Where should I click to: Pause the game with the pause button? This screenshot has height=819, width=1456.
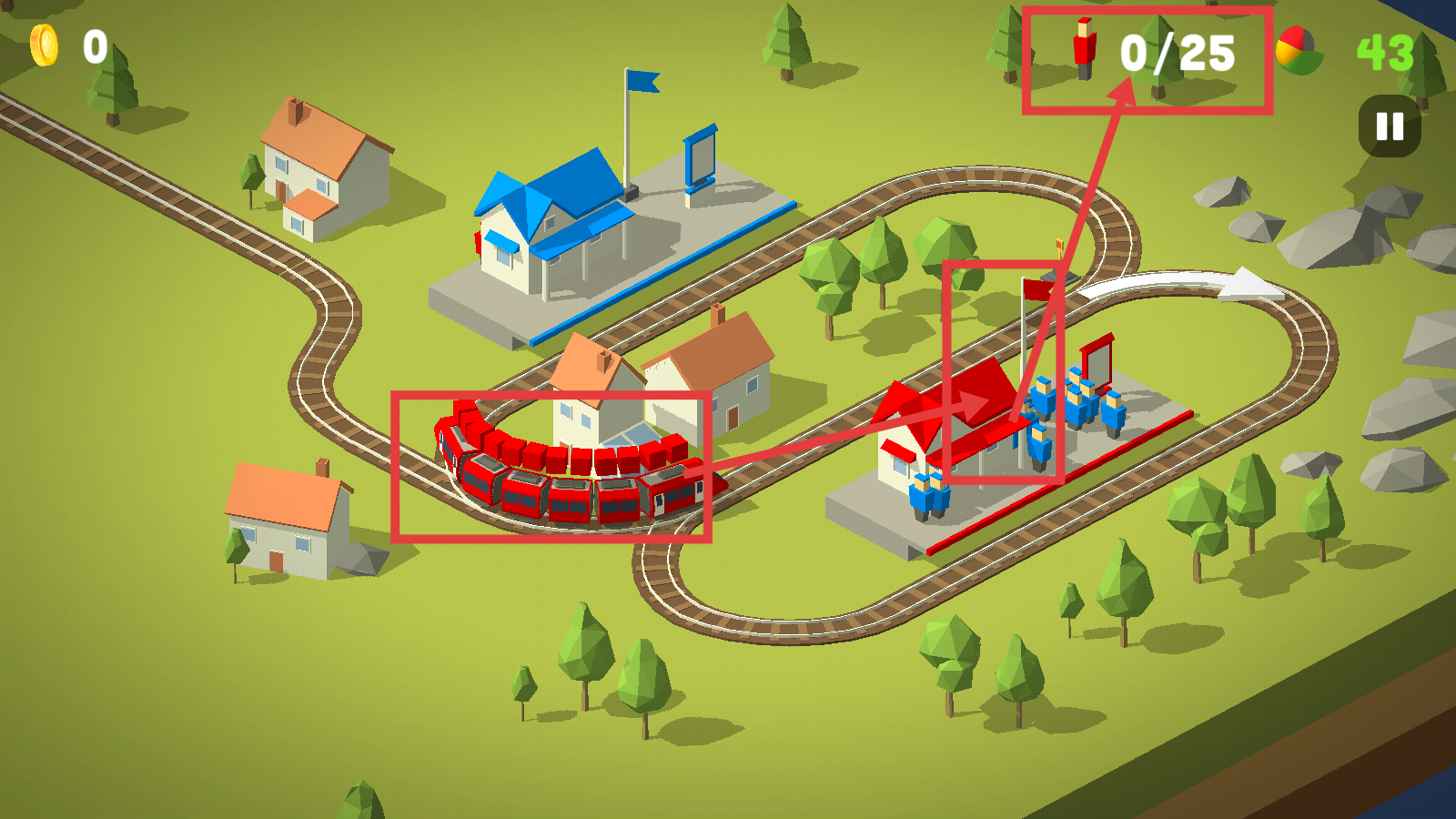click(1390, 126)
